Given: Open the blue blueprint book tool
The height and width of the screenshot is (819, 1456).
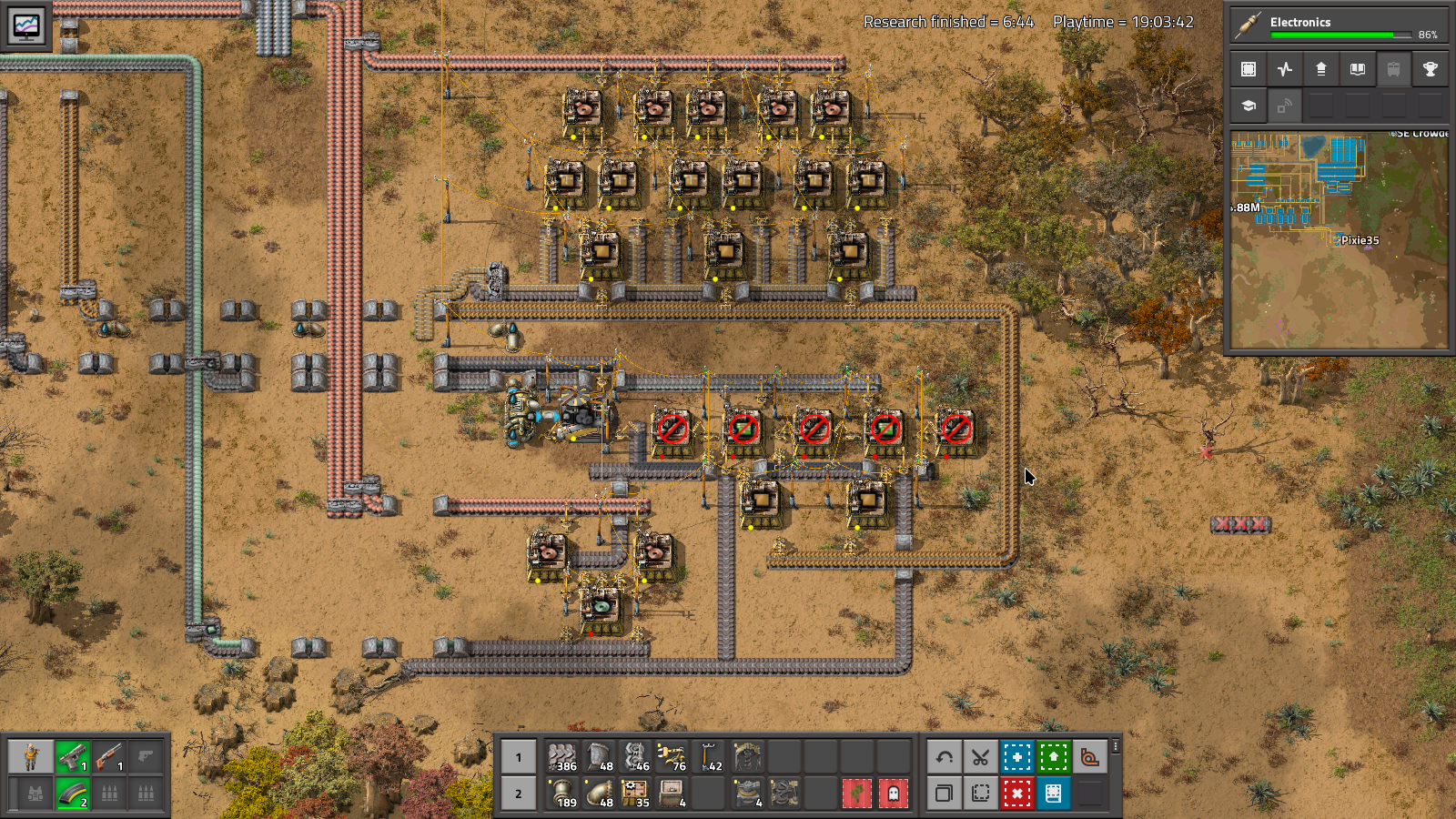Looking at the screenshot, I should (x=1053, y=794).
